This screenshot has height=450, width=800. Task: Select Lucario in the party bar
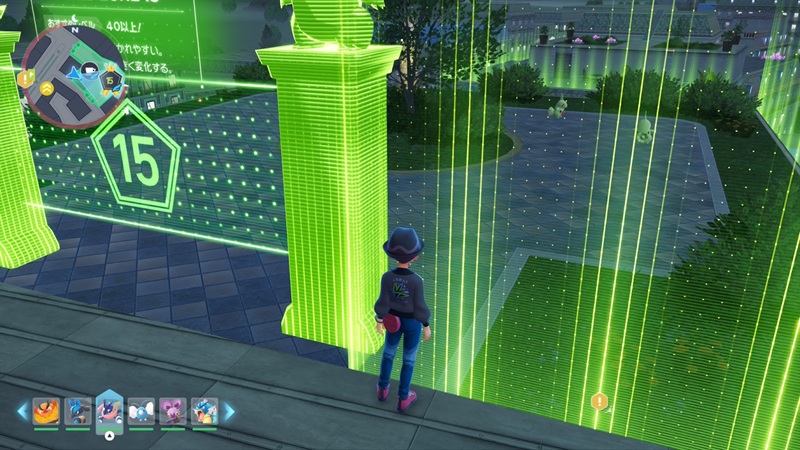[x=77, y=410]
